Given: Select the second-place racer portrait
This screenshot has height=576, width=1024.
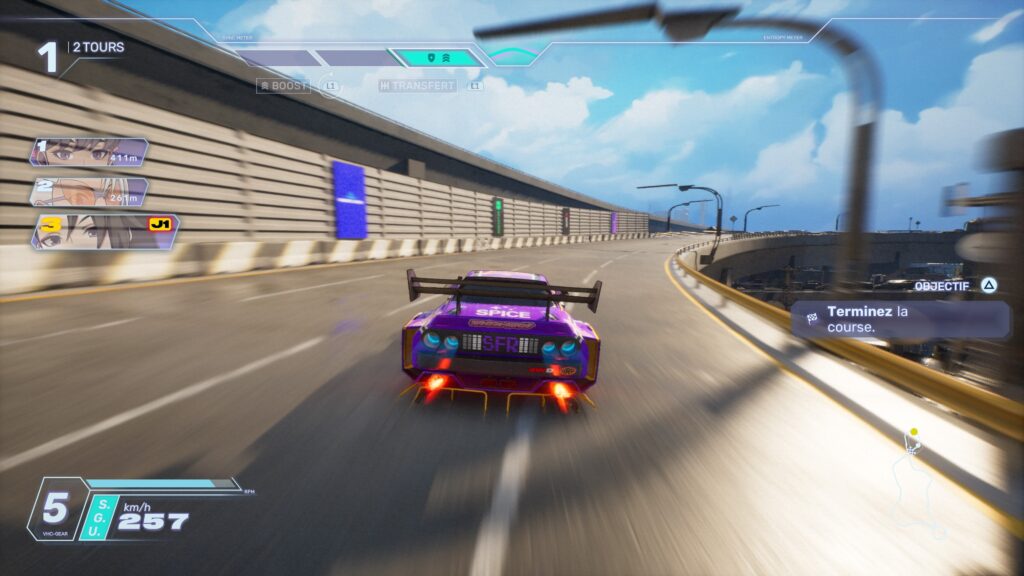Looking at the screenshot, I should [x=89, y=192].
